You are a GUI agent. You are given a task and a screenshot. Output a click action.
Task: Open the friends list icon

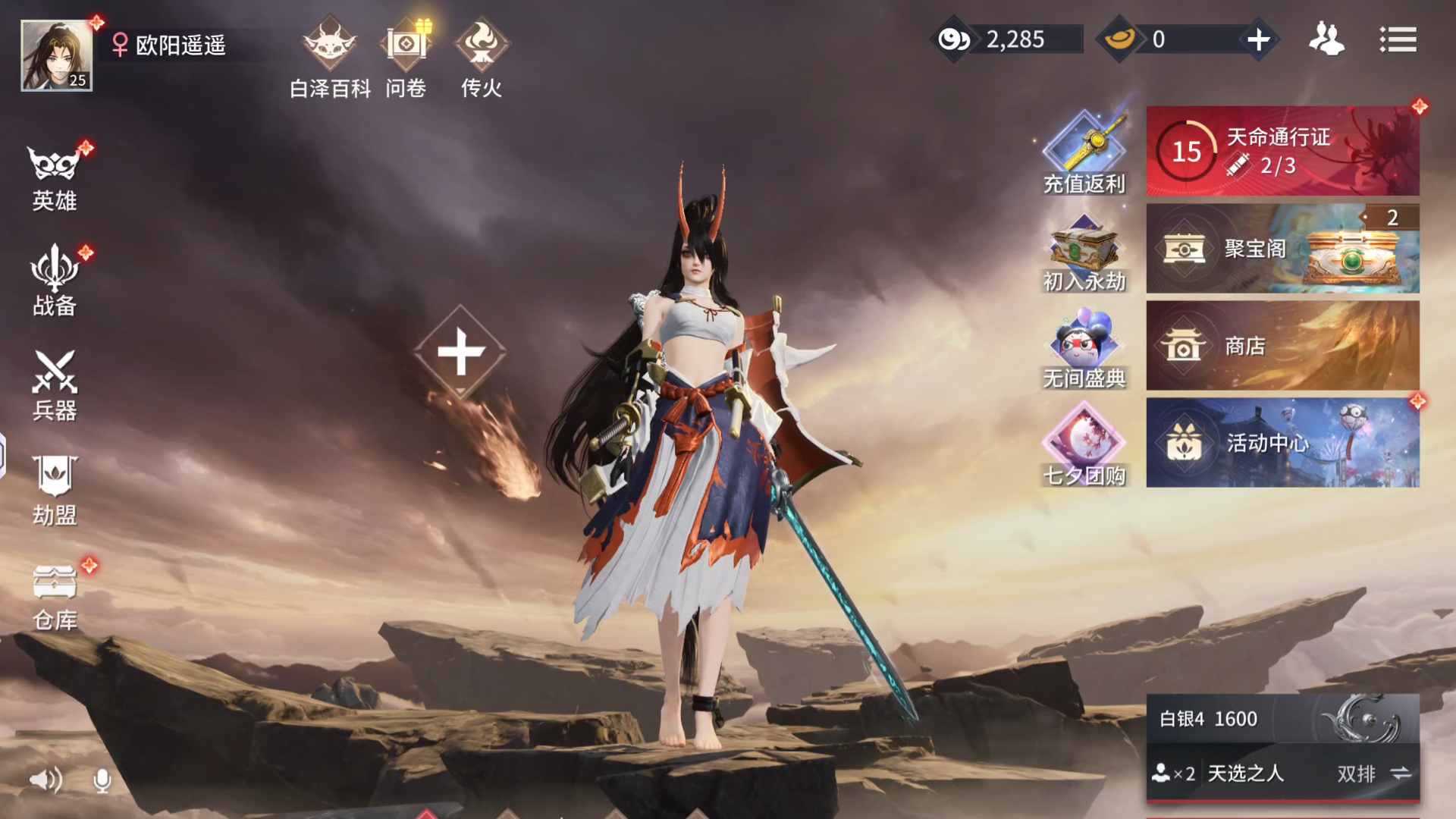pyautogui.click(x=1326, y=39)
